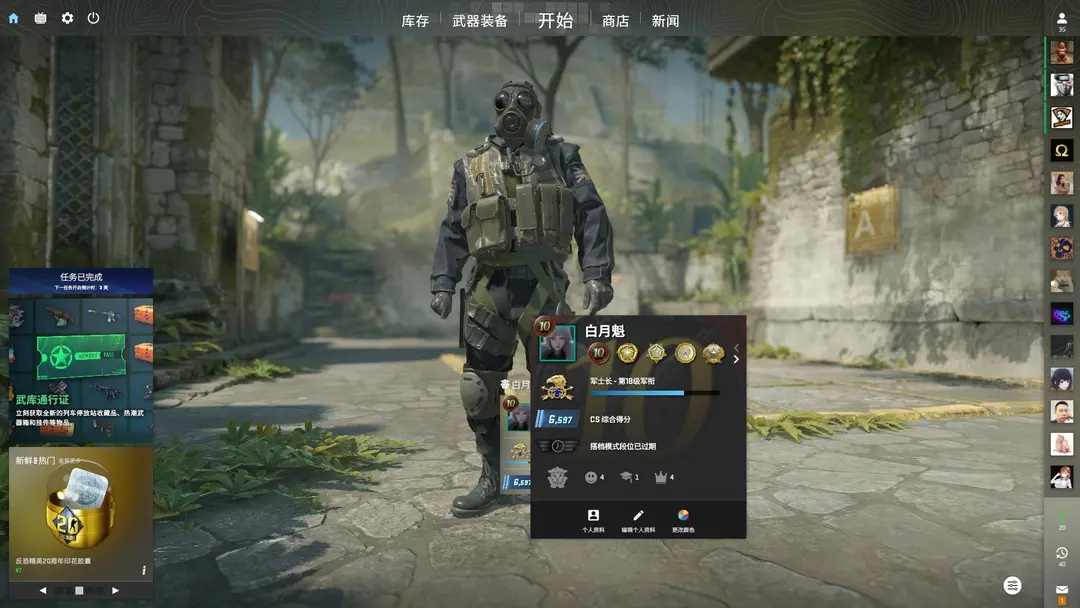
Task: Open the 库存 inventory tab
Action: point(415,21)
